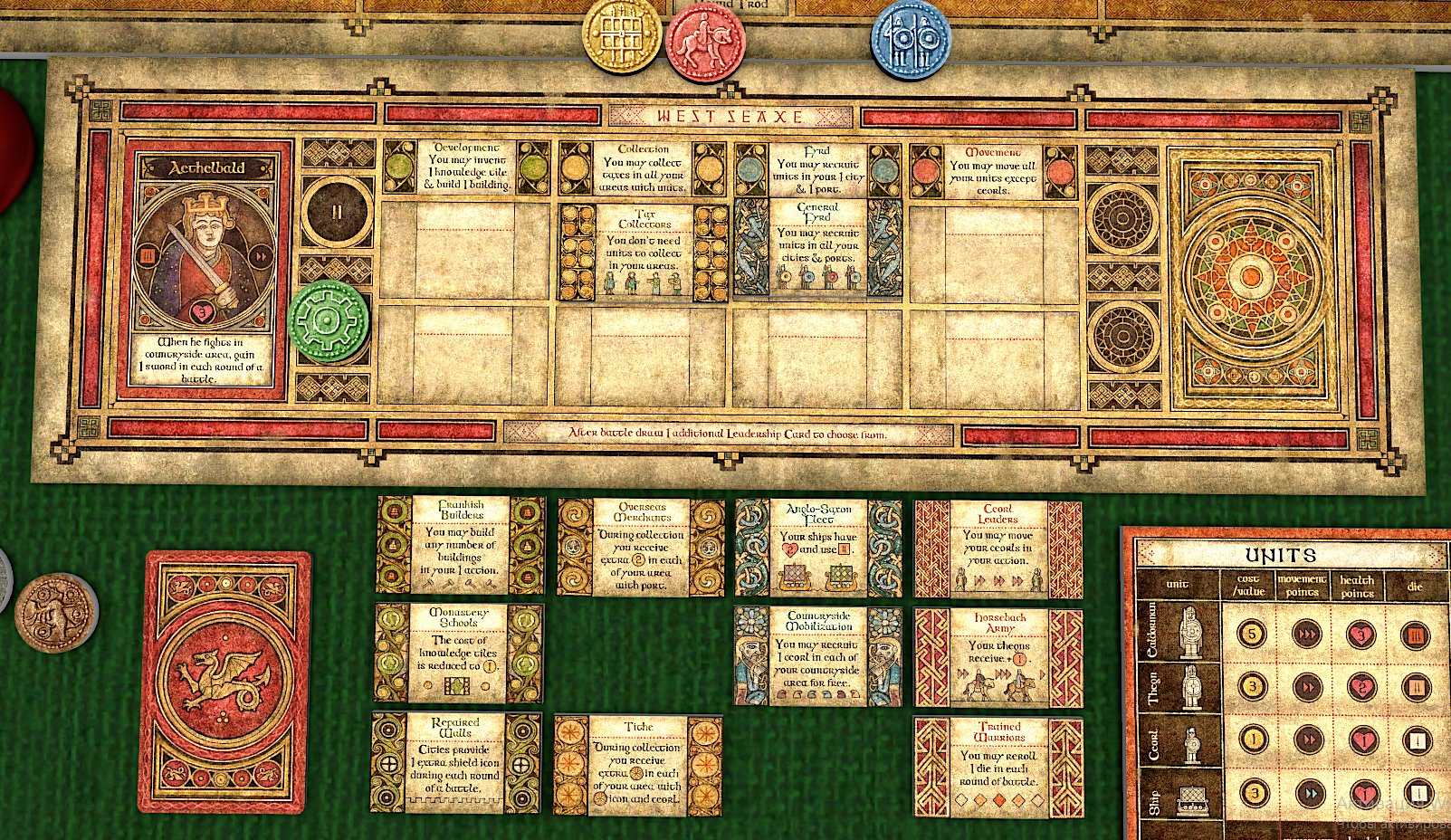Image resolution: width=1451 pixels, height=840 pixels.
Task: Pick the Monastery Schools tile
Action: [x=459, y=653]
